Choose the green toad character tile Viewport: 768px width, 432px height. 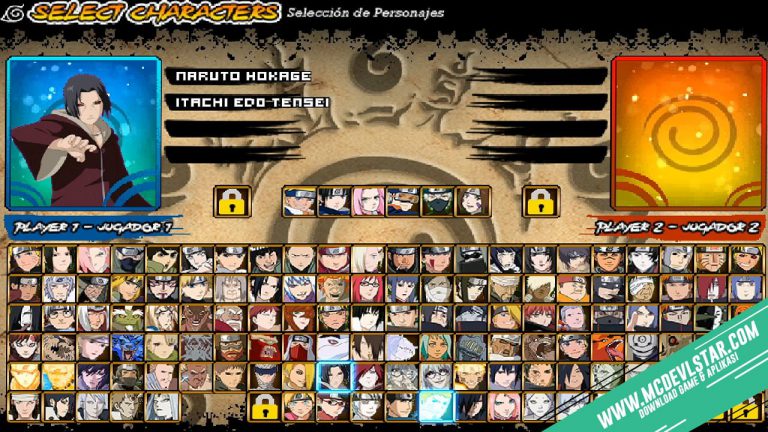[128, 319]
